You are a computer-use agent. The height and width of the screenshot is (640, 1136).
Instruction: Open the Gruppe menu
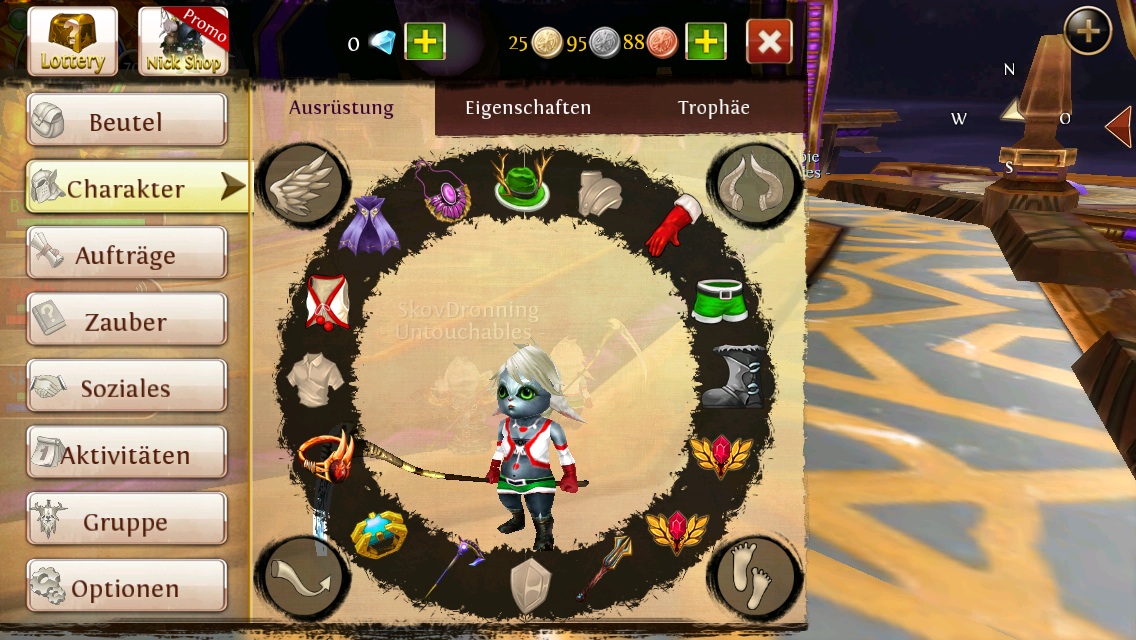coord(126,522)
